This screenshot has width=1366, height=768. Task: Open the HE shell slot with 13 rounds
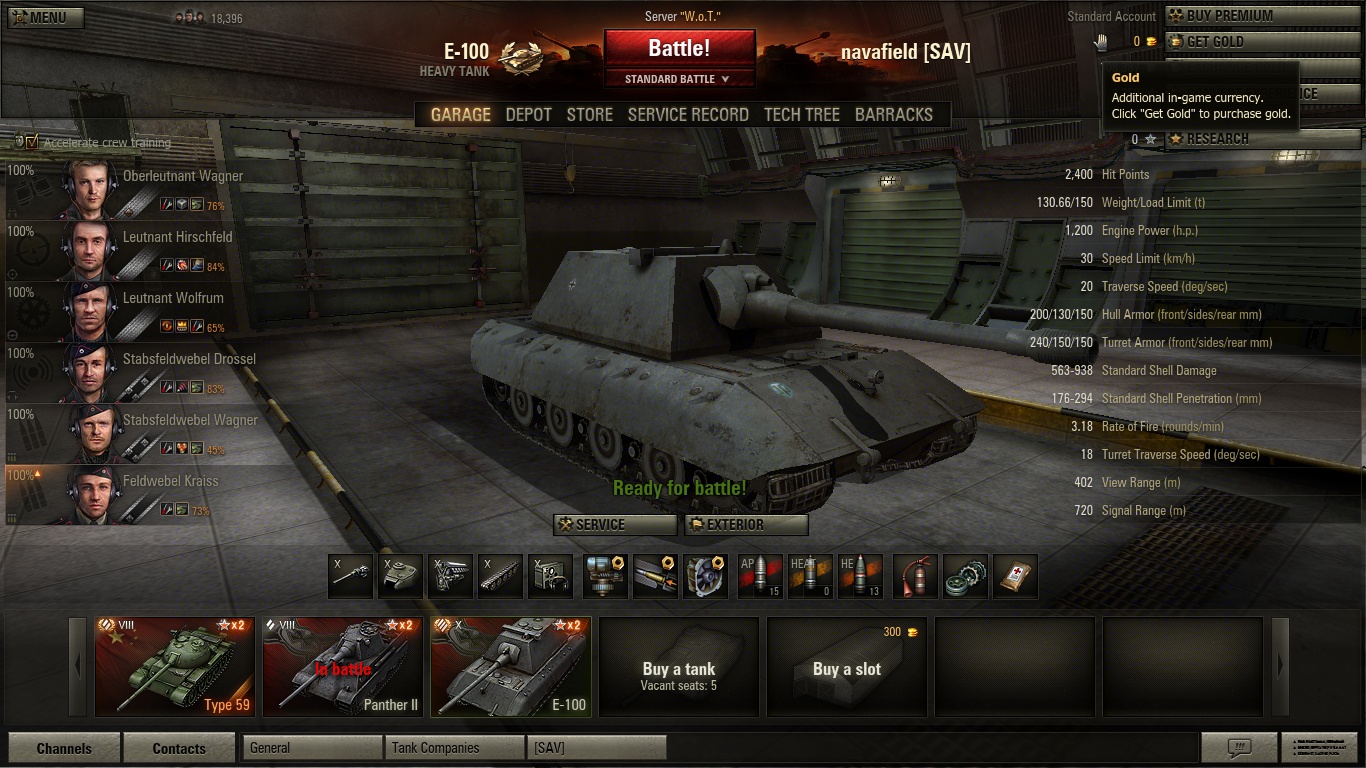point(861,576)
